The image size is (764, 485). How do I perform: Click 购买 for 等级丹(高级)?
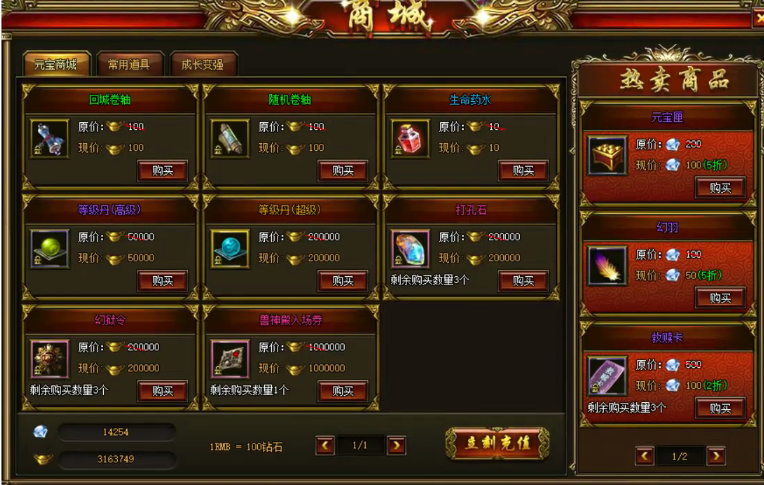point(162,281)
